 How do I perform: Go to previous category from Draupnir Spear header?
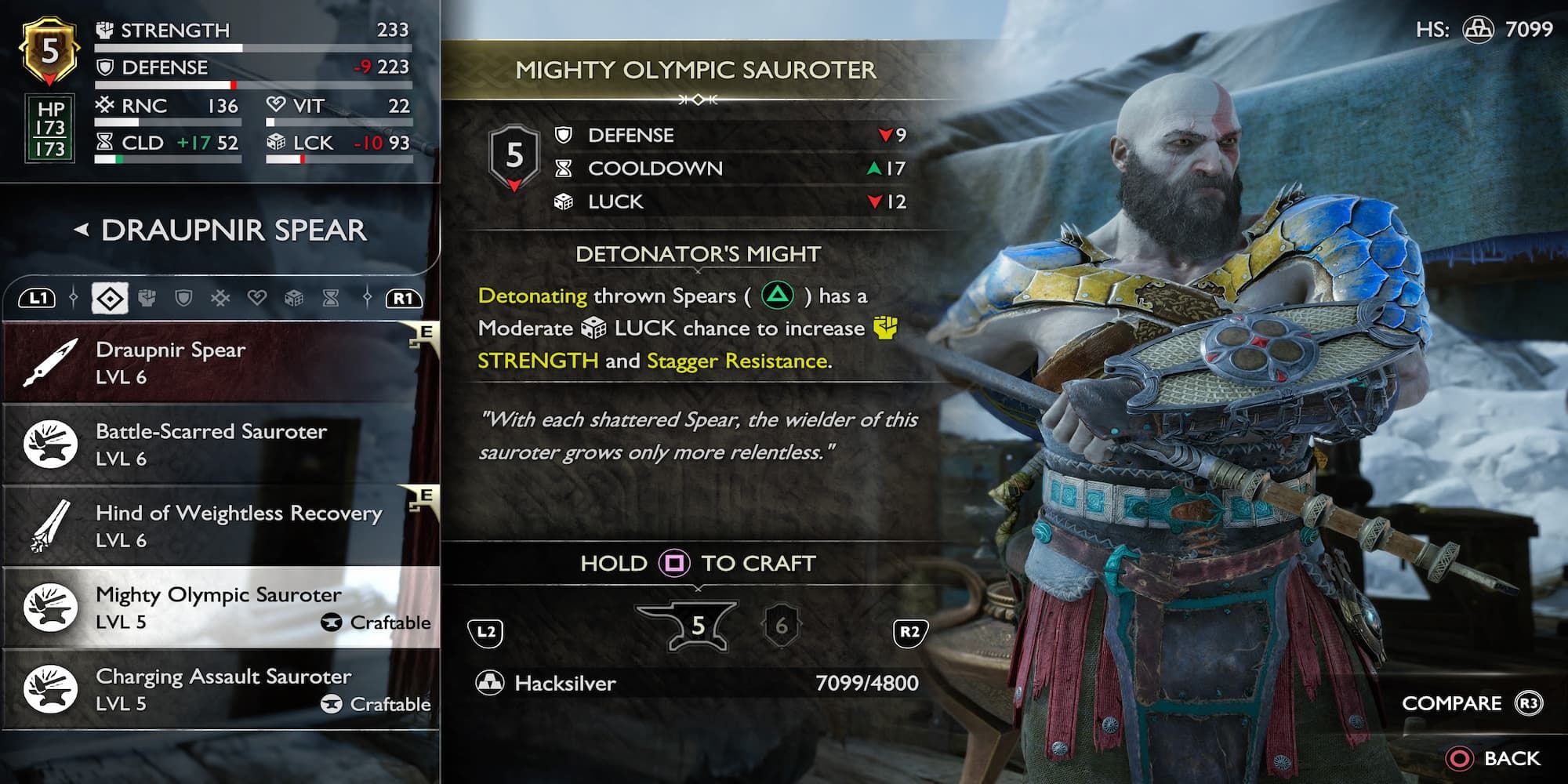(x=82, y=230)
